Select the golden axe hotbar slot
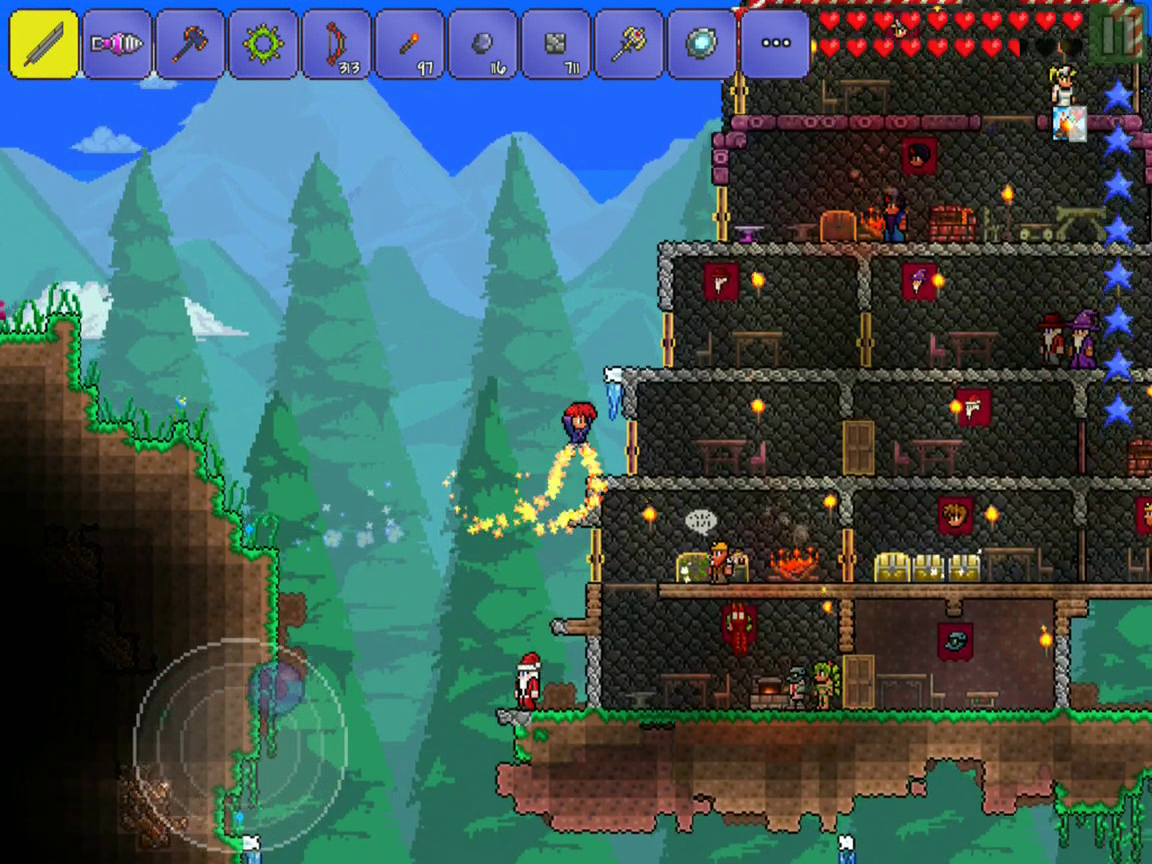Image resolution: width=1152 pixels, height=864 pixels. tap(629, 44)
